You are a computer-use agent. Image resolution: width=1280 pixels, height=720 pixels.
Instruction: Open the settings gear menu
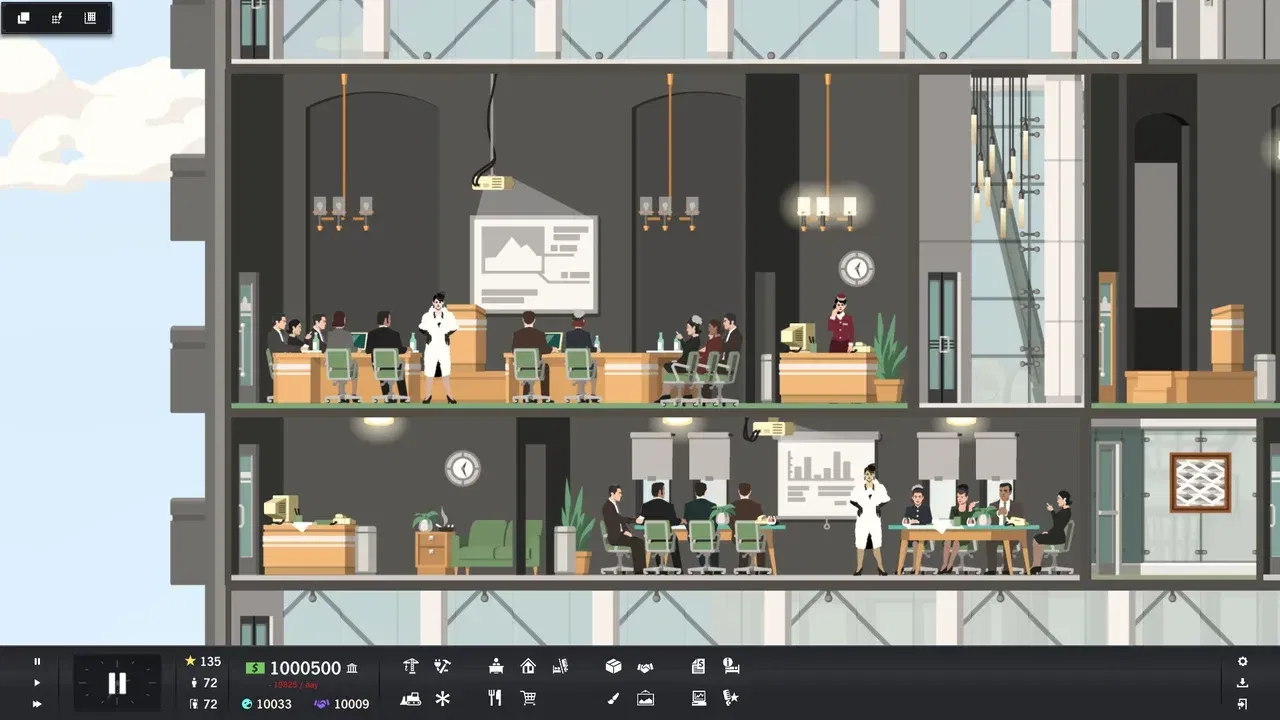(x=1242, y=661)
